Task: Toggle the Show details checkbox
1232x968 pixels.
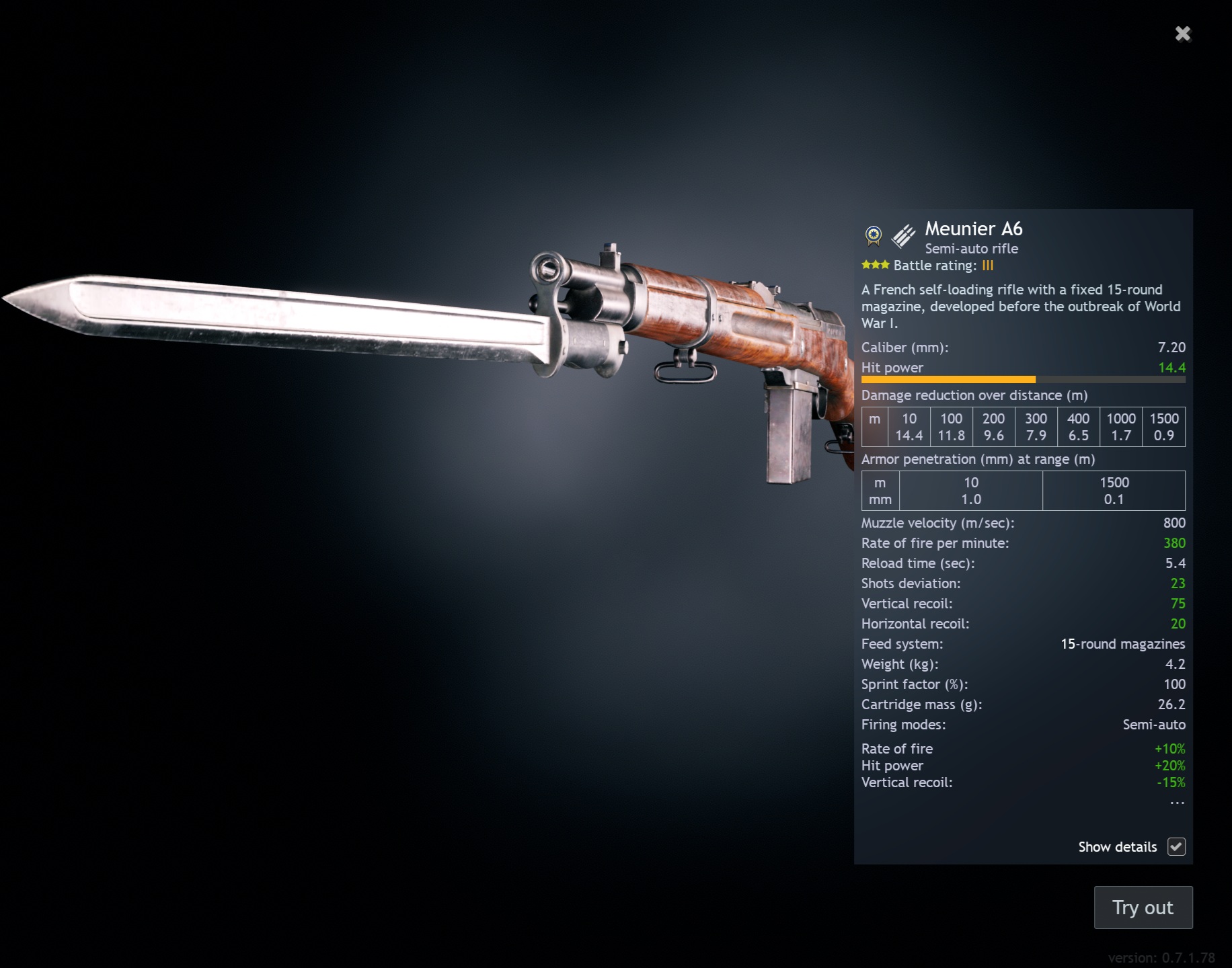Action: (1176, 847)
